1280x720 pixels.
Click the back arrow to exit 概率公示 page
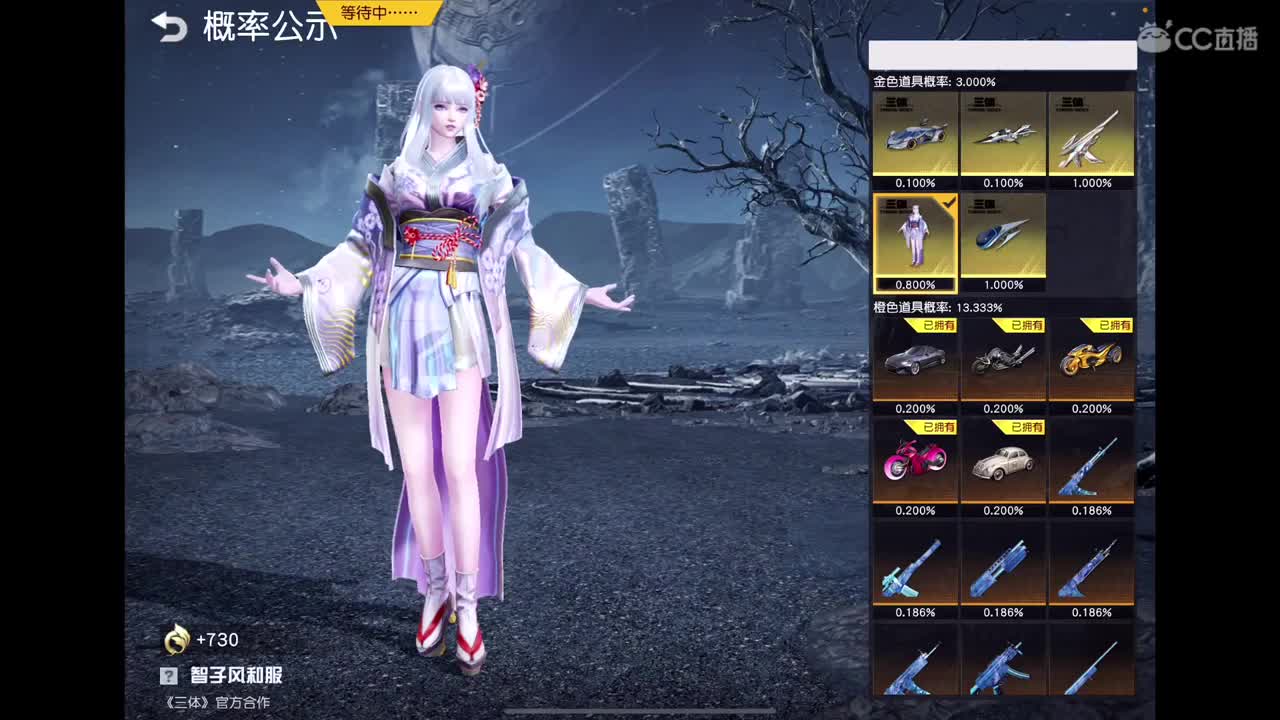167,29
